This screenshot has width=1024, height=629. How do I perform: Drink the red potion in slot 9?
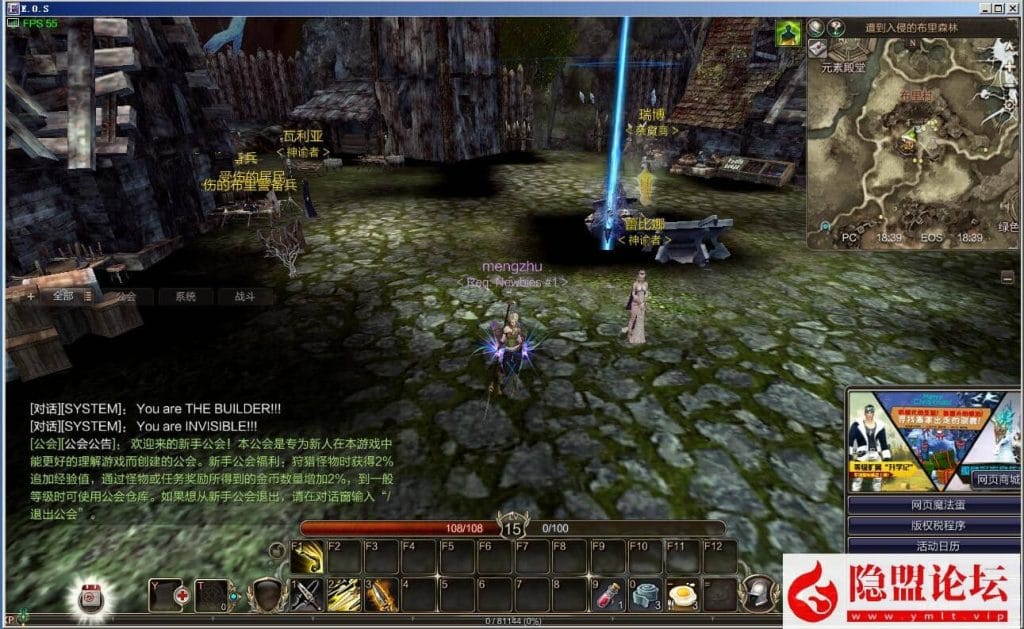[607, 595]
